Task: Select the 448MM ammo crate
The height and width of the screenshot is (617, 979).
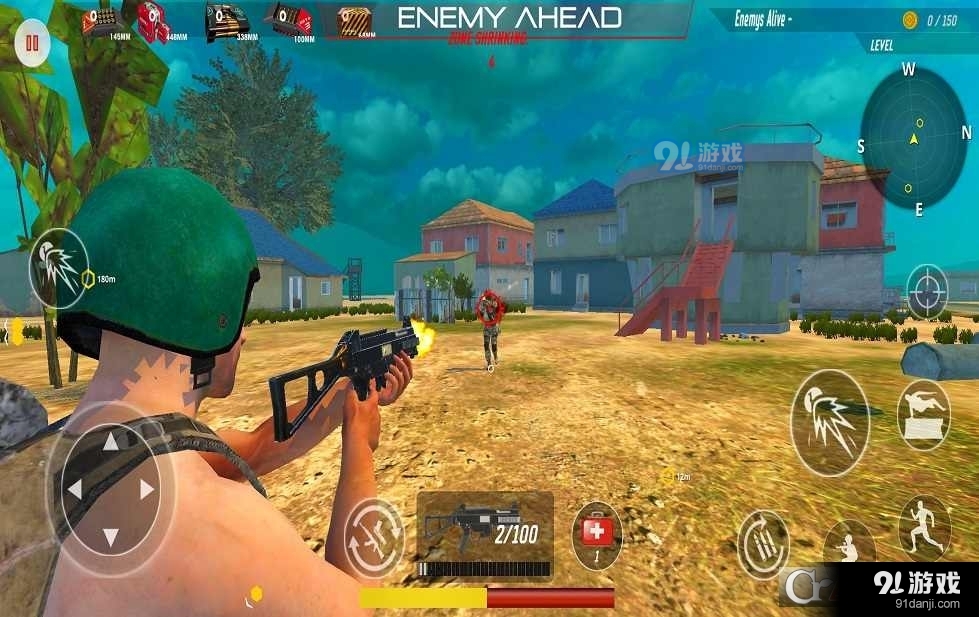Action: [x=154, y=22]
